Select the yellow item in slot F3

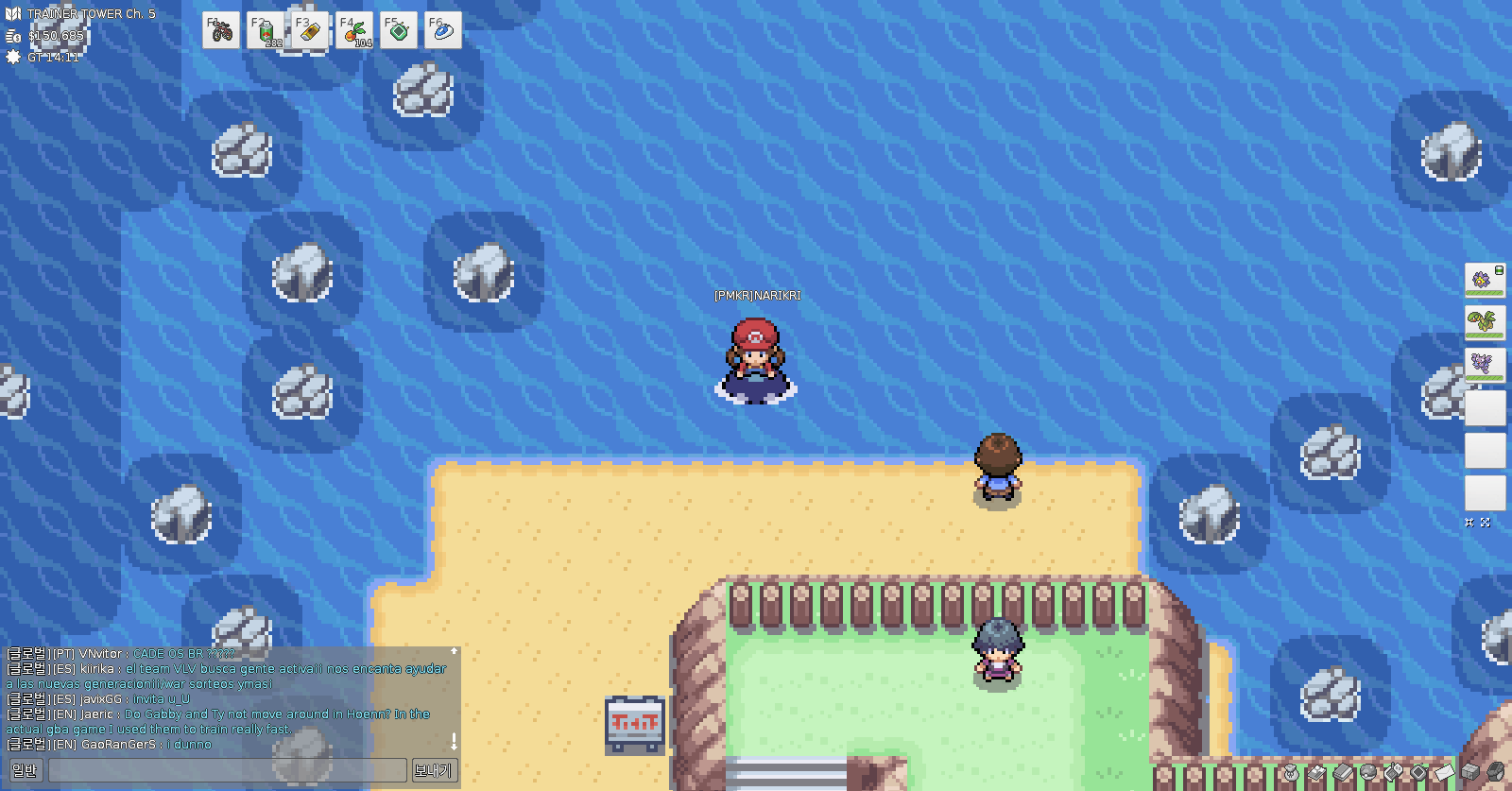310,31
